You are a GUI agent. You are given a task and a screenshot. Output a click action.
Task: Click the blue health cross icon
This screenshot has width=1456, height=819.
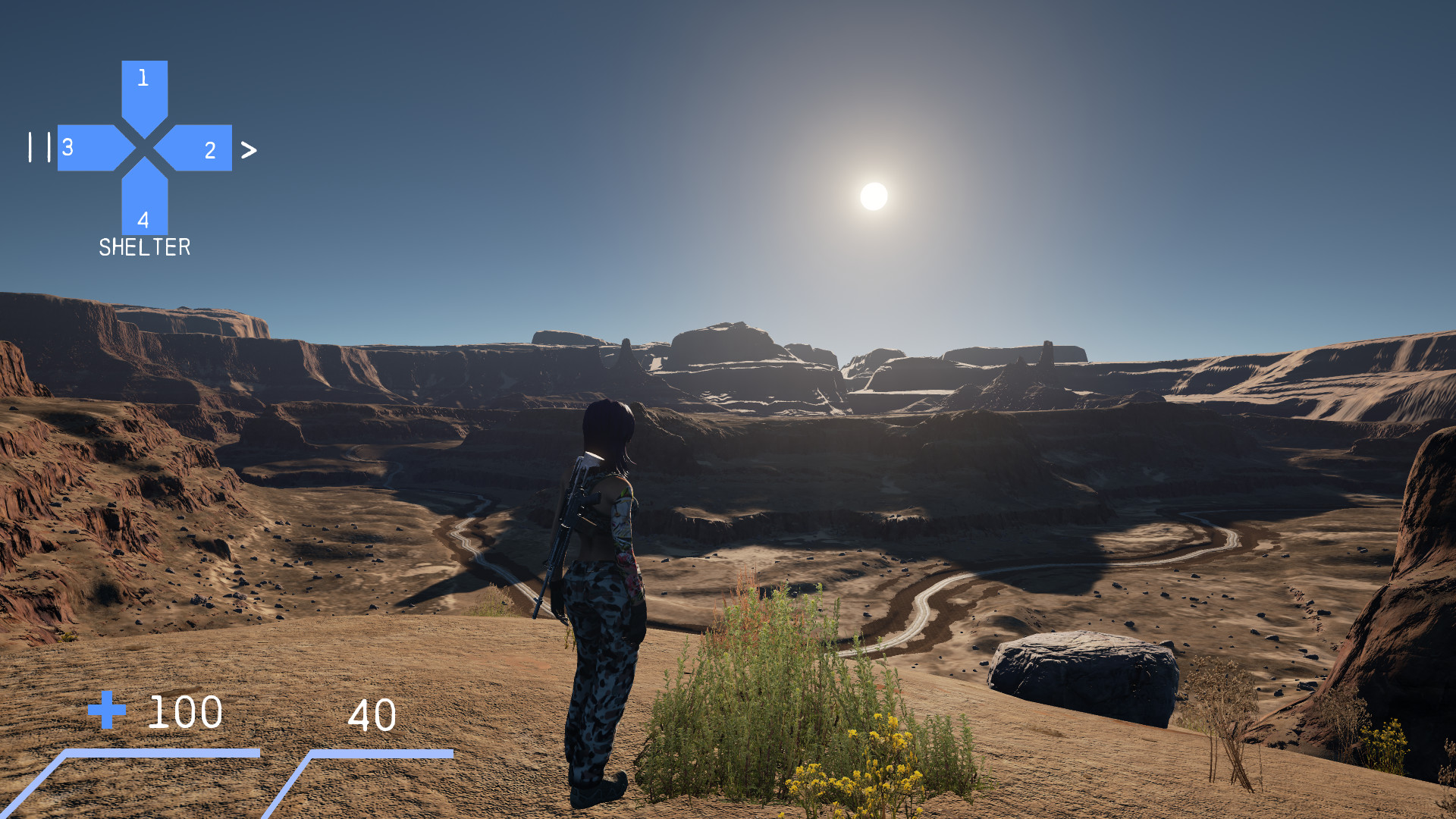coord(107,712)
